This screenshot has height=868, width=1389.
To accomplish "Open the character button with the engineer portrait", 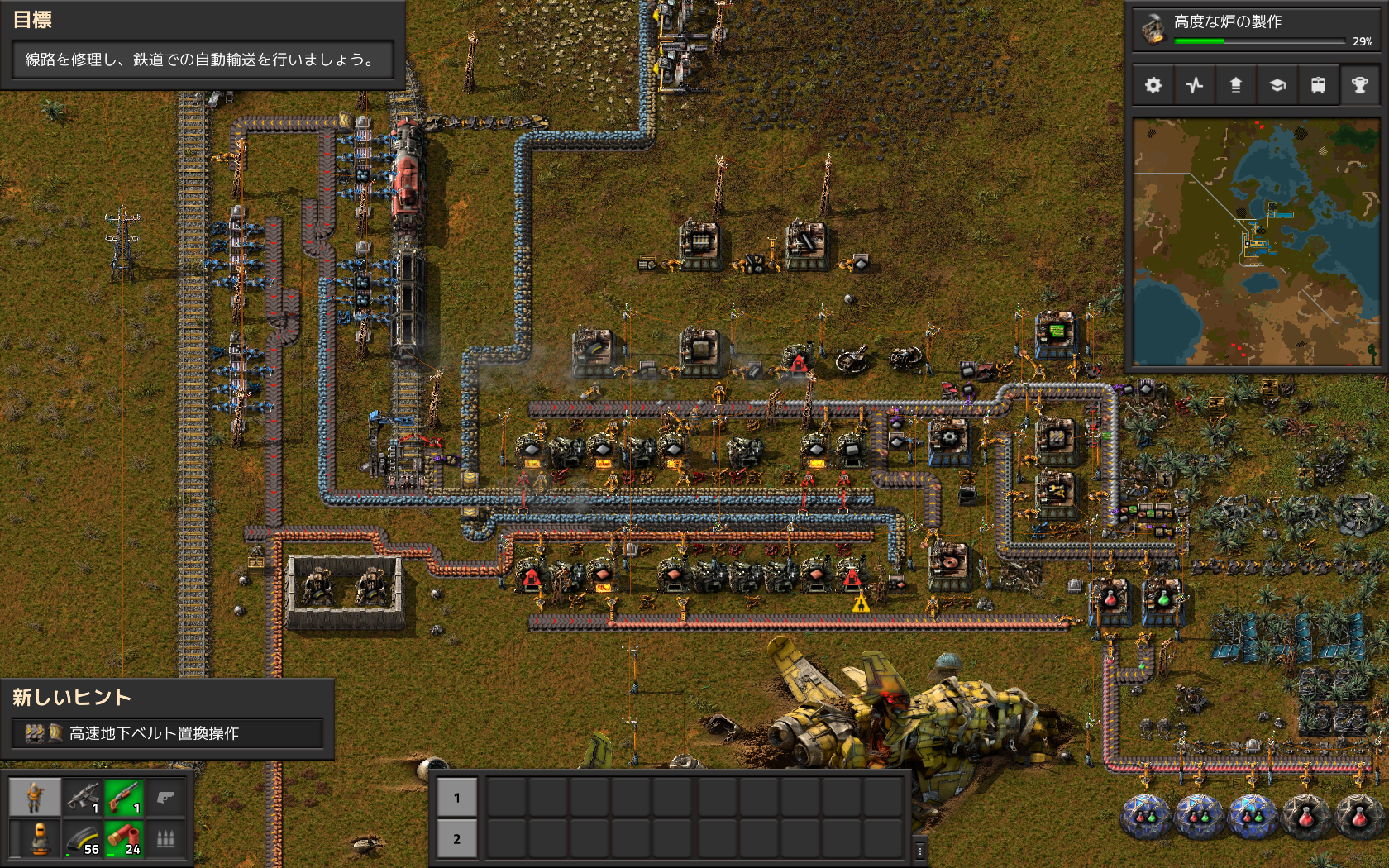I will pos(35,798).
